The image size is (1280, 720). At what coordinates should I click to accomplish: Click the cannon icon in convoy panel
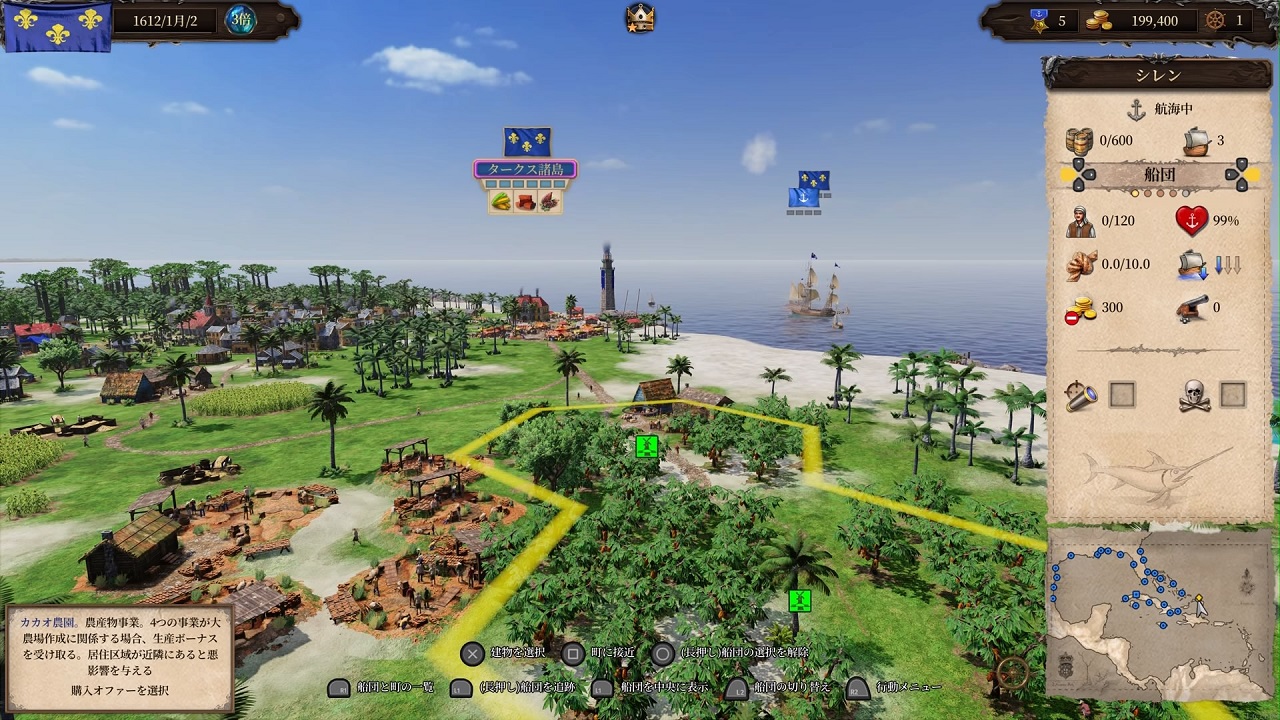coord(1194,308)
